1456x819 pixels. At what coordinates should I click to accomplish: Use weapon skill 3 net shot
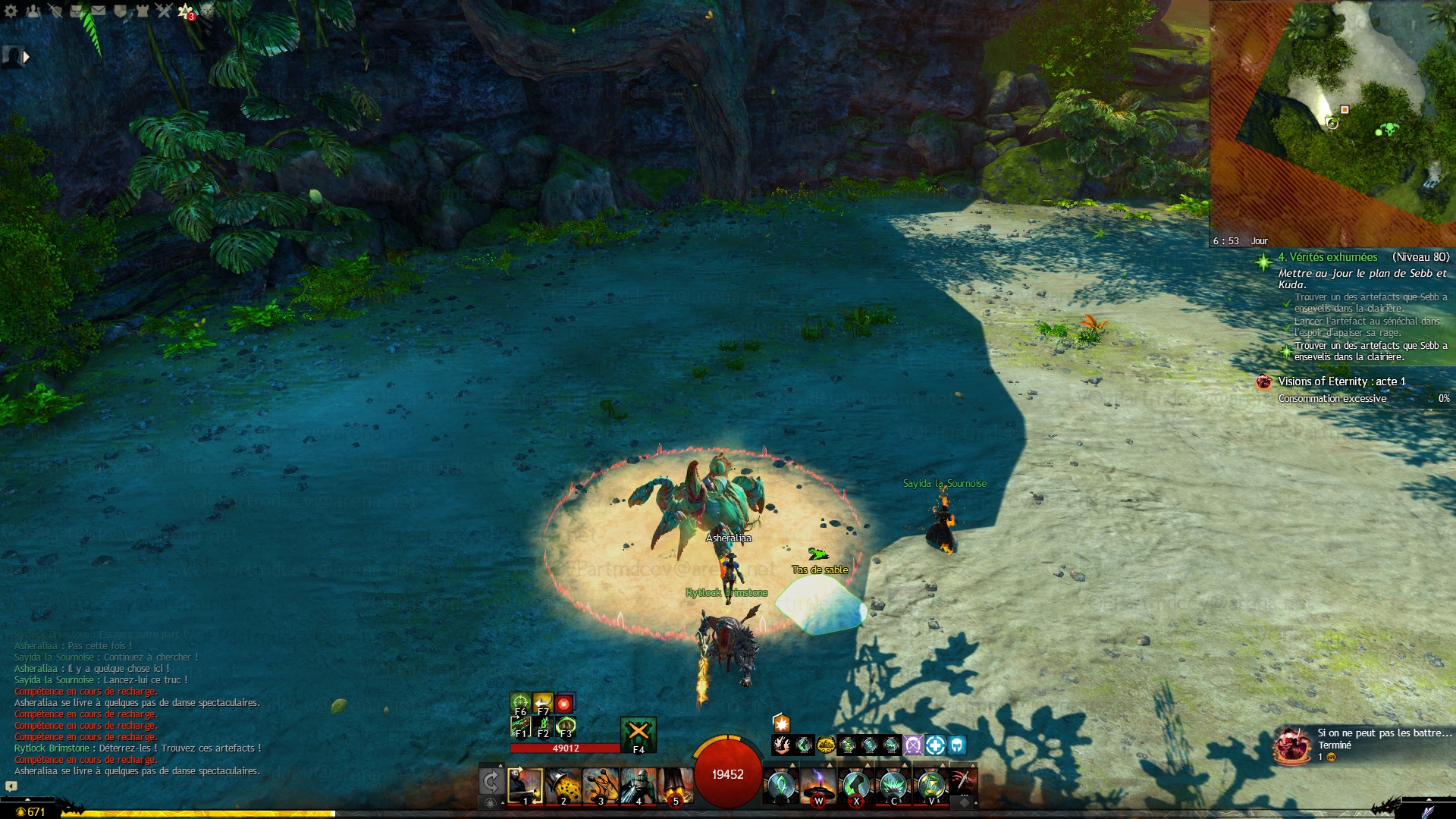click(x=601, y=786)
